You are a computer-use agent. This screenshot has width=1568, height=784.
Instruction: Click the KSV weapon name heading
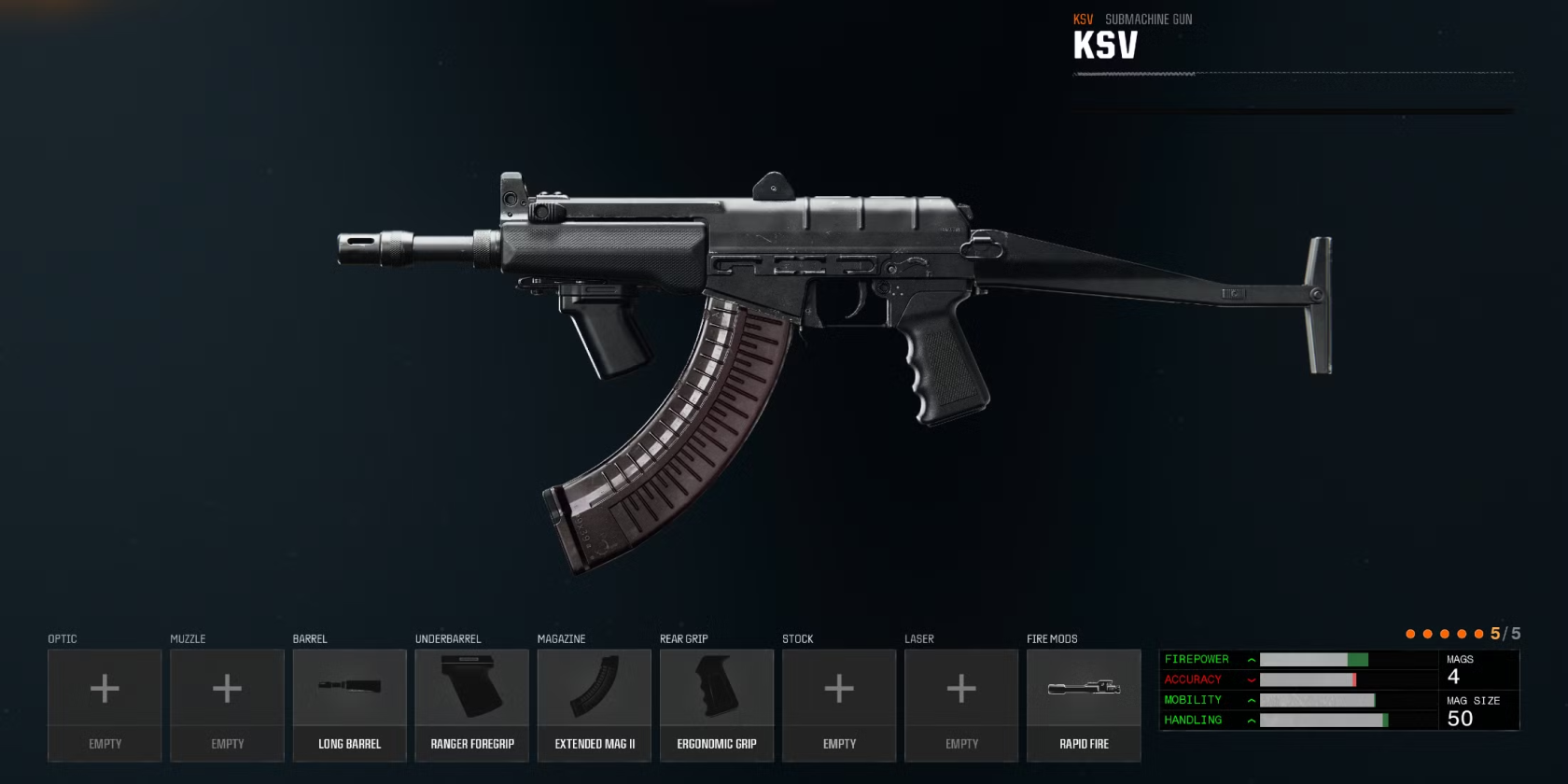tap(1104, 43)
